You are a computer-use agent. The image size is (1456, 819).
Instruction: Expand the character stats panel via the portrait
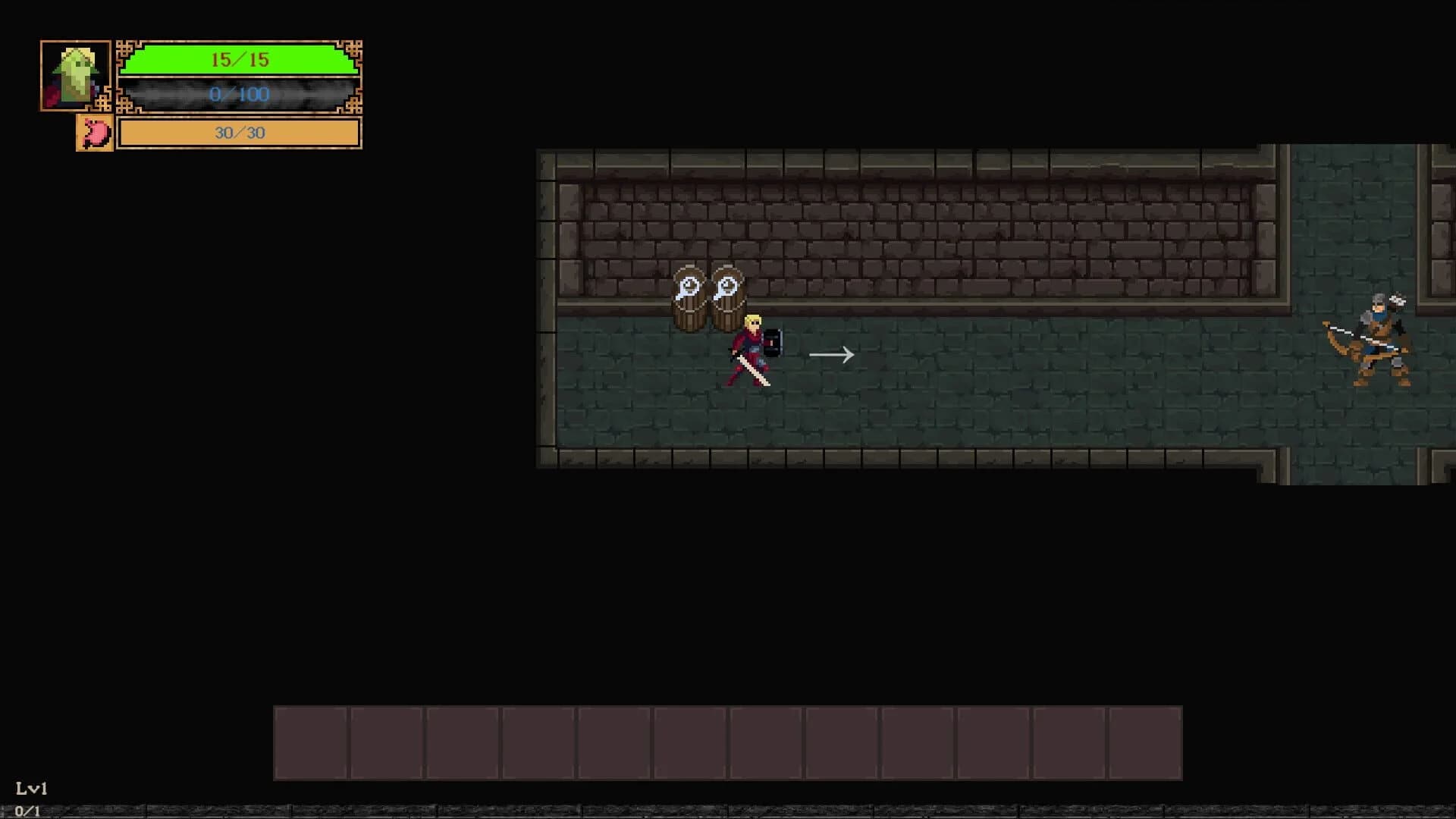pyautogui.click(x=74, y=75)
